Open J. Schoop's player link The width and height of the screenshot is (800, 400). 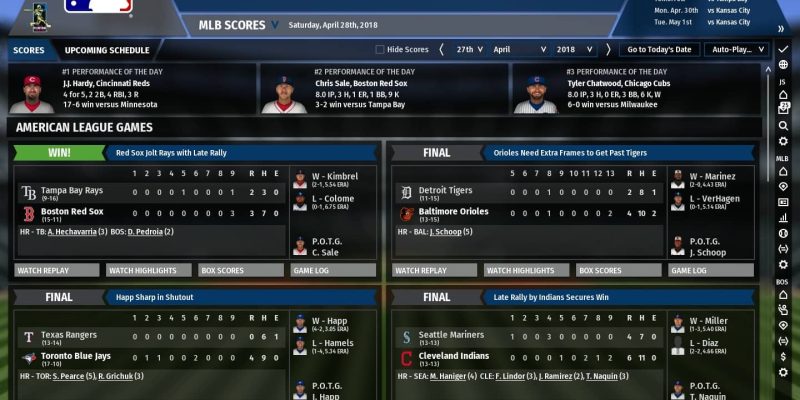pos(448,232)
